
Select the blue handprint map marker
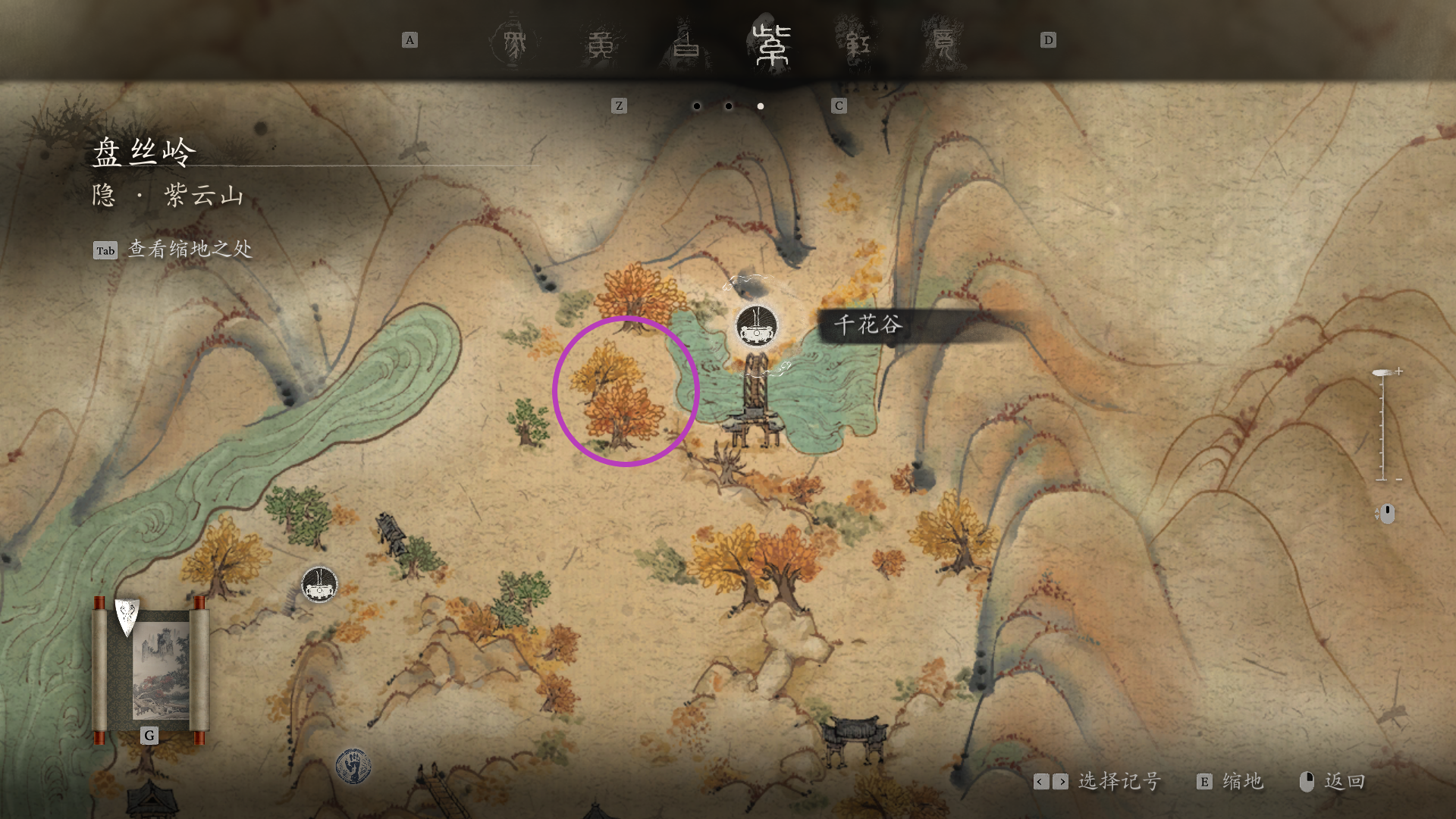click(353, 766)
